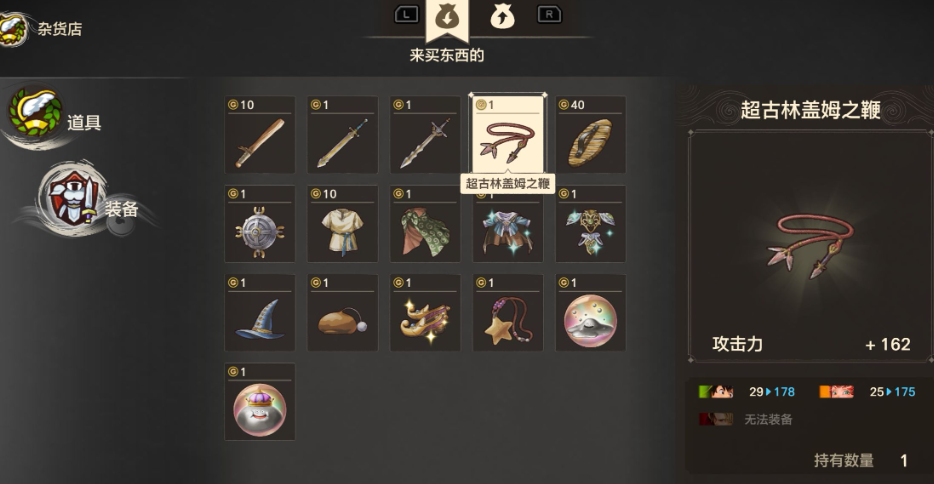
Task: Select the sparkling golden curled accessory
Action: [x=425, y=315]
